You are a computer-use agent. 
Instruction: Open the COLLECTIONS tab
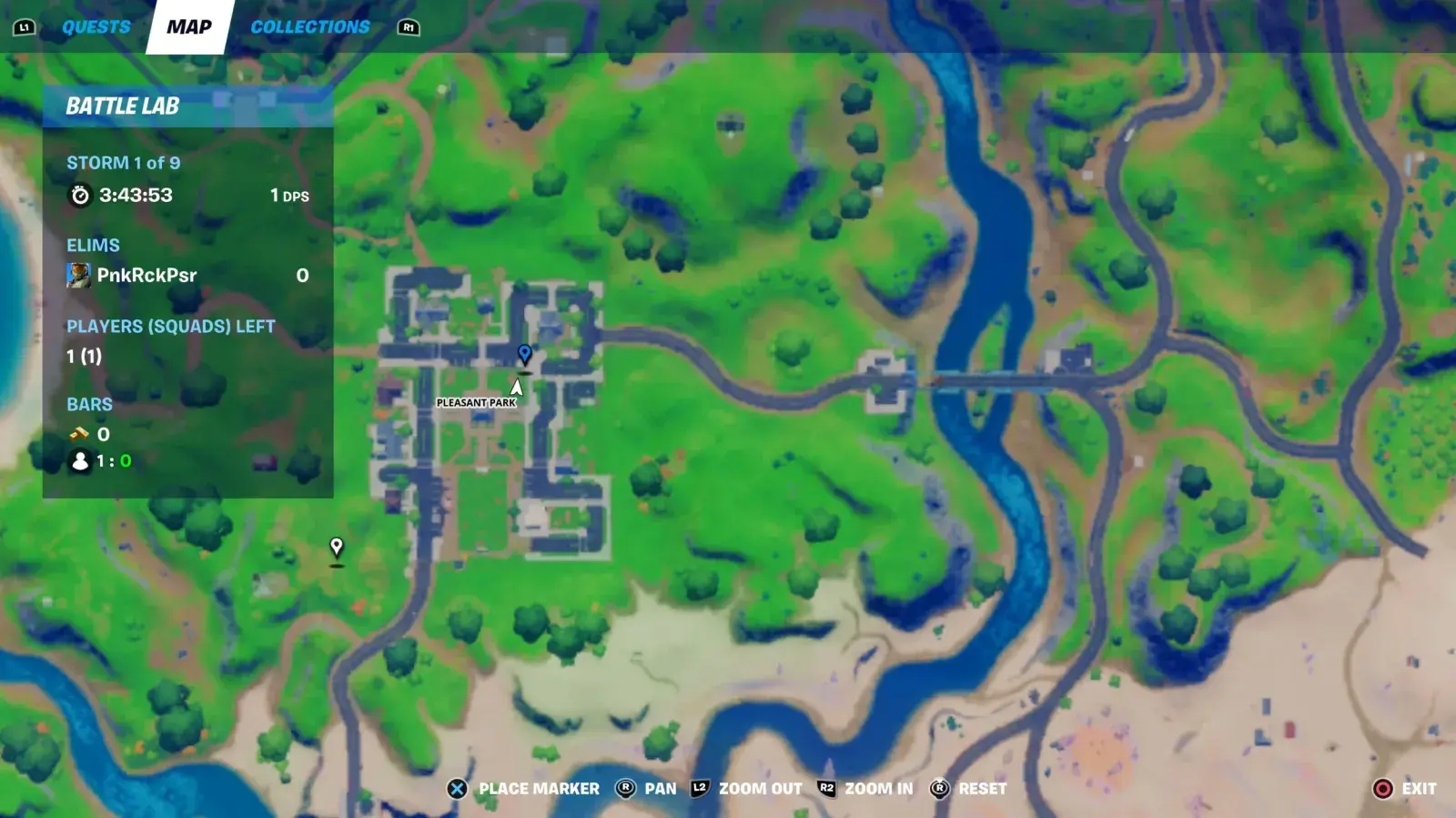pos(312,26)
